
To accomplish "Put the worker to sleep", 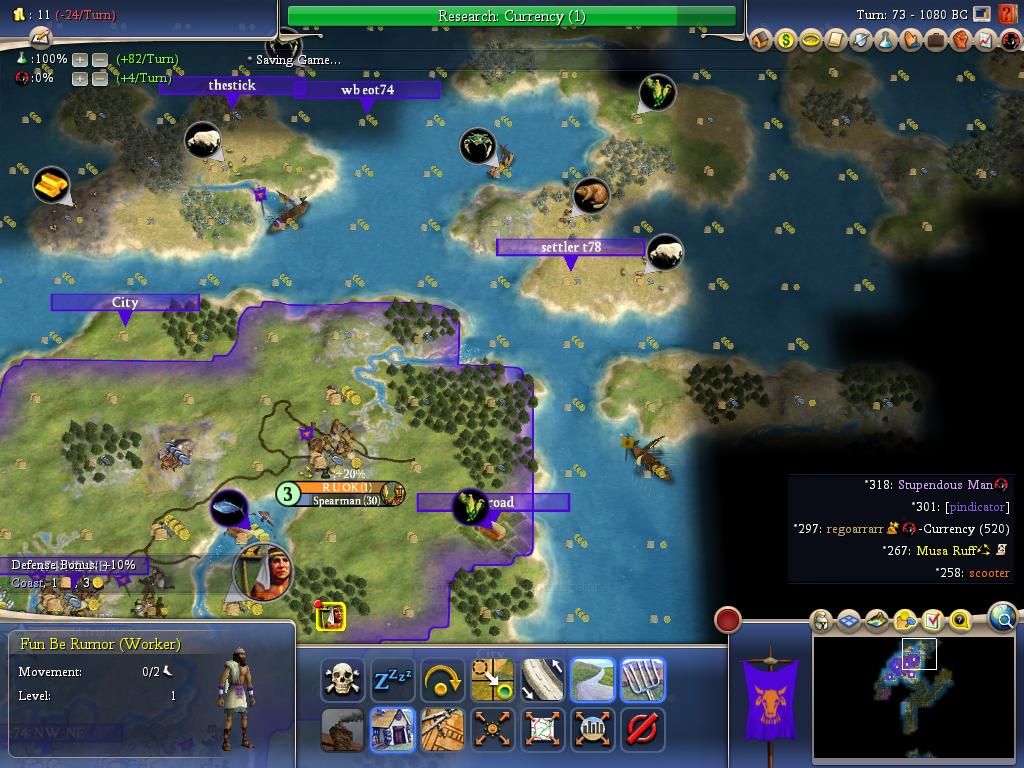I will click(x=393, y=680).
